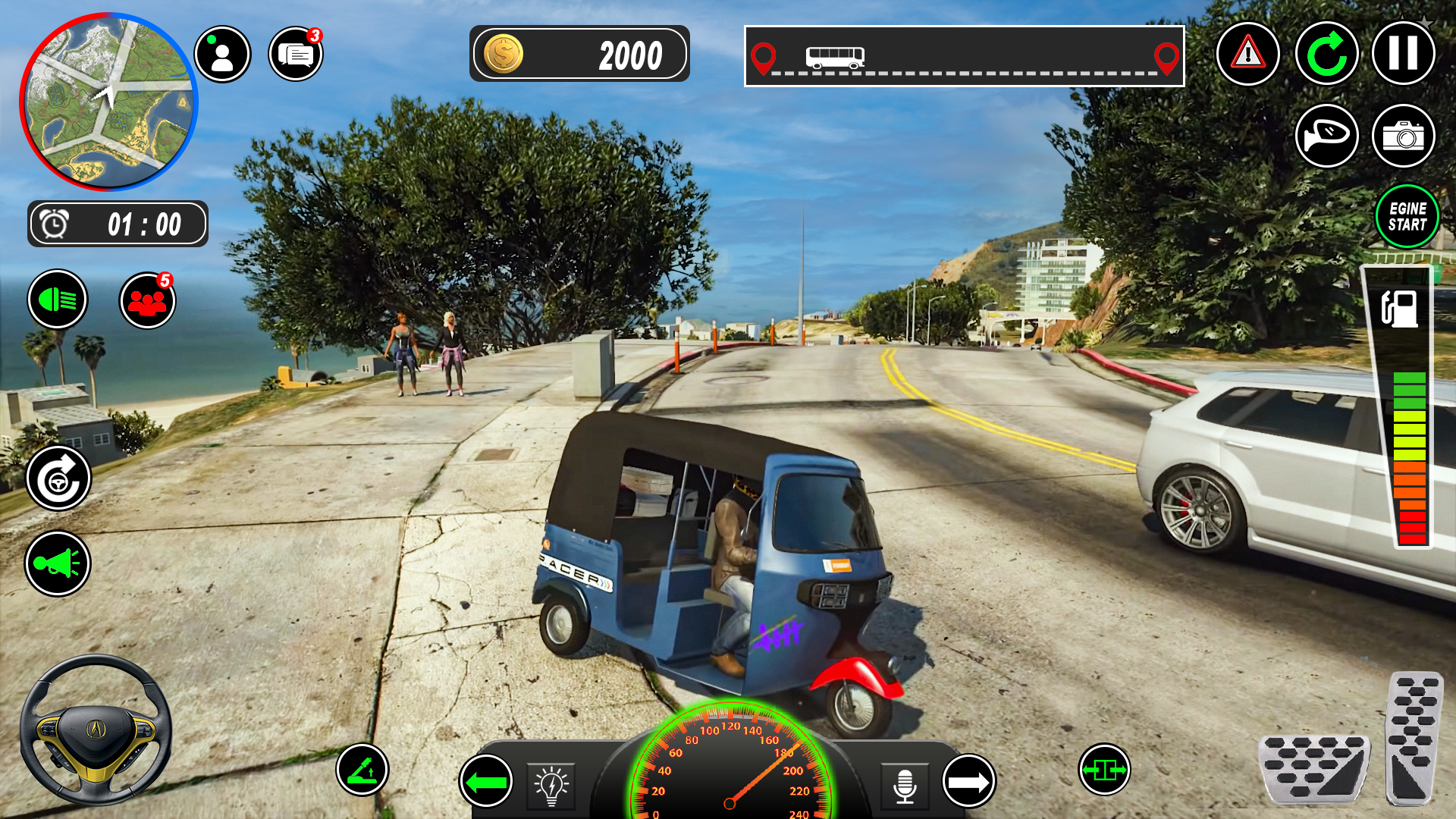This screenshot has width=1456, height=819.
Task: Tap the steering mode switch button
Action: click(58, 479)
